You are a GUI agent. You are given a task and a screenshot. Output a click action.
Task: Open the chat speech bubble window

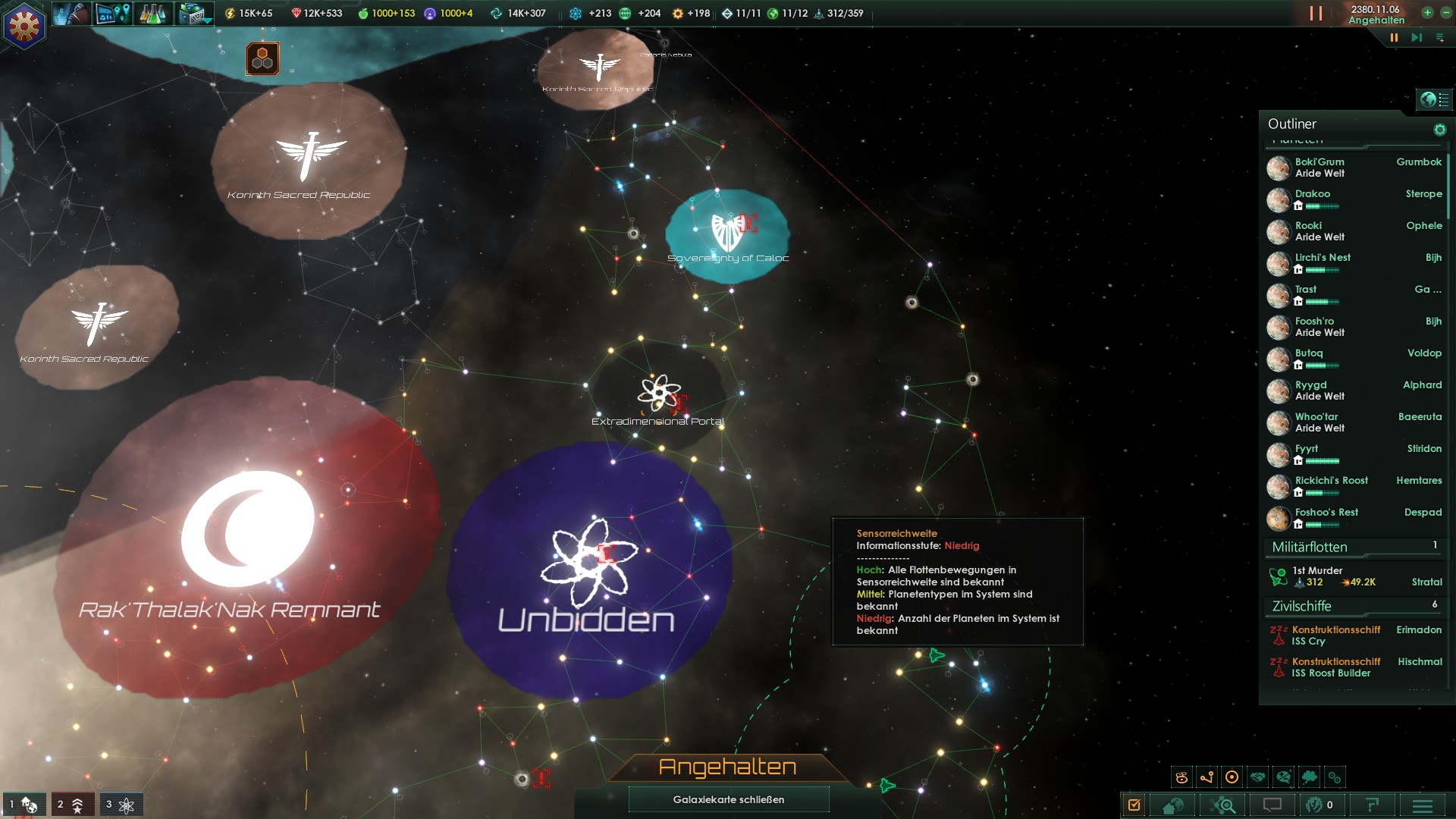(1272, 805)
